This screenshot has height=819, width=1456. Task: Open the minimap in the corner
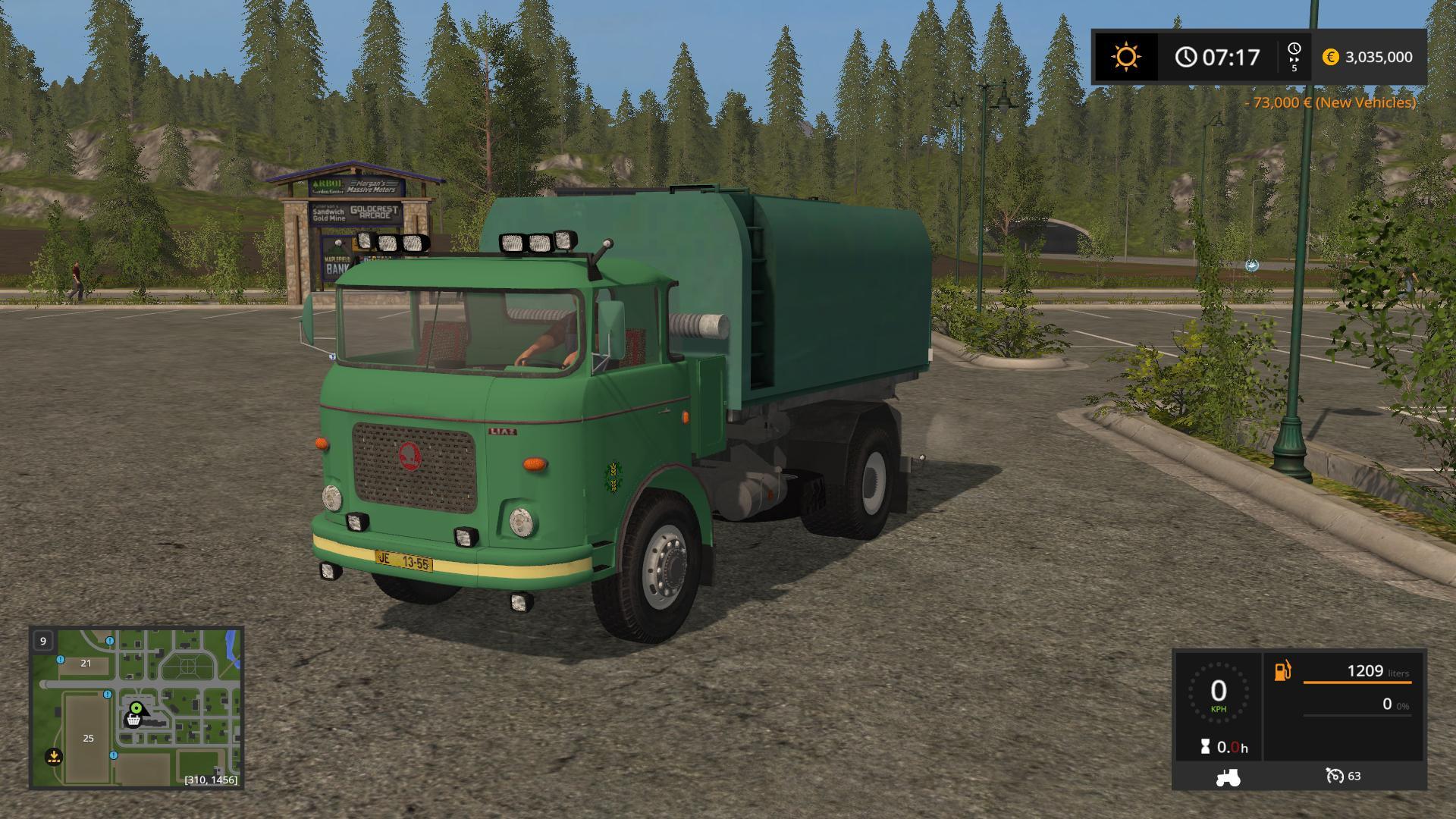click(x=136, y=707)
